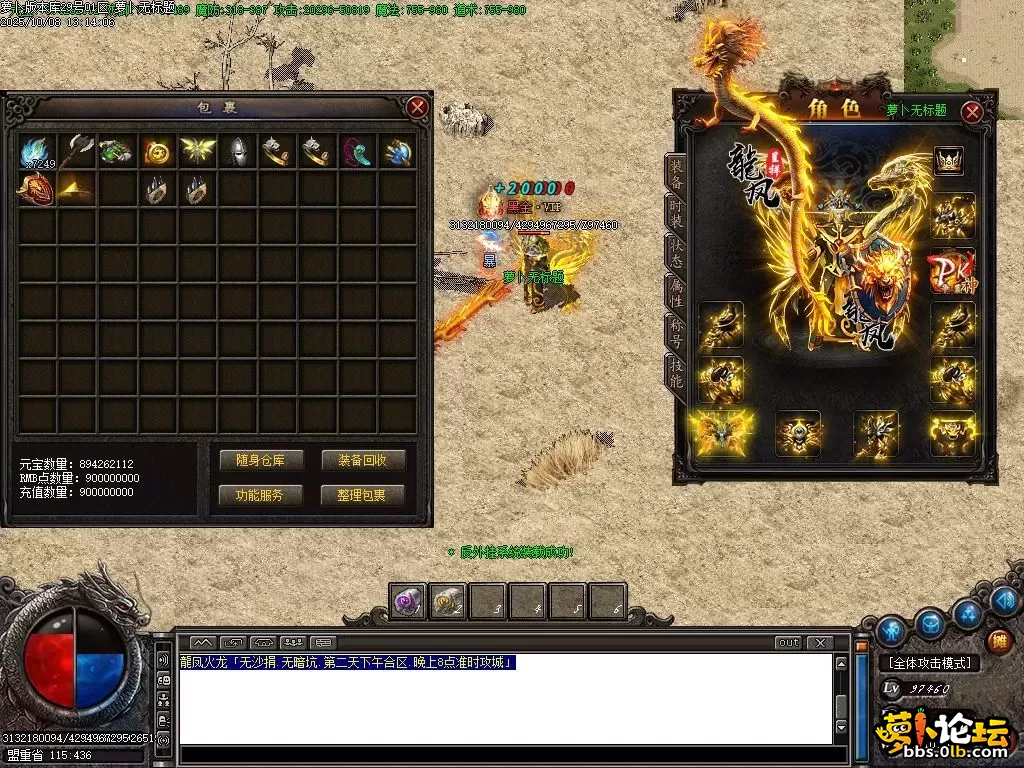Close the 包裹 bag window
Image resolution: width=1024 pixels, height=768 pixels.
point(417,107)
